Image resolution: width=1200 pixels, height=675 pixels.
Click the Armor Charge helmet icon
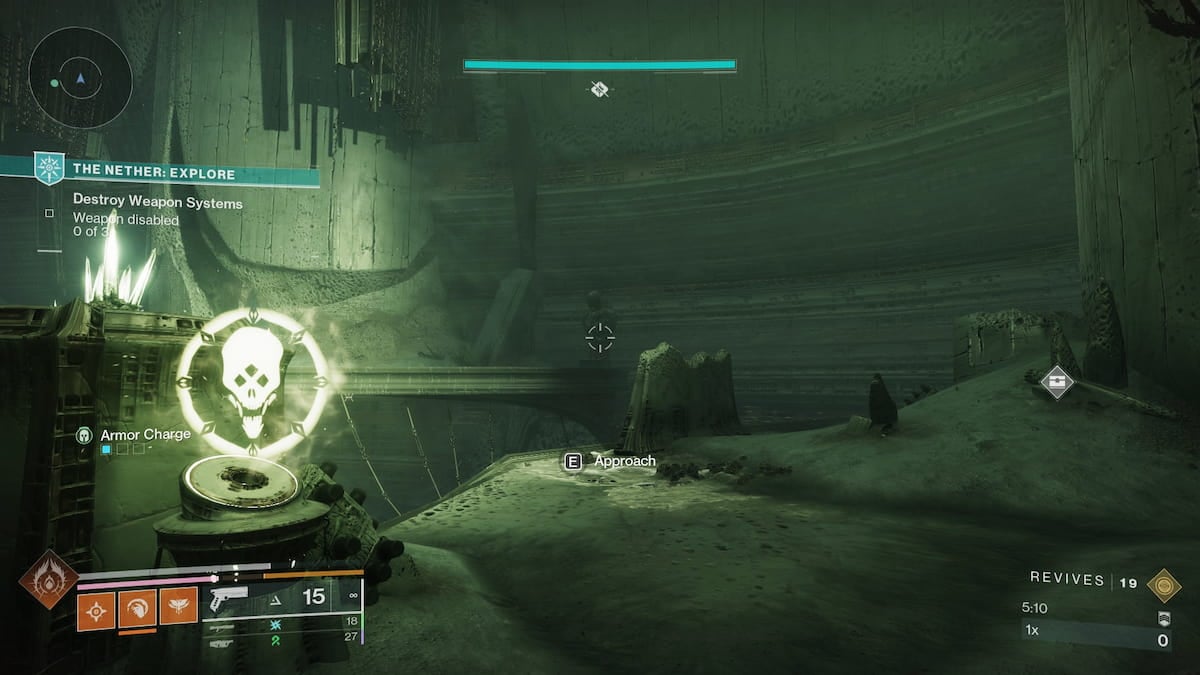(x=85, y=435)
